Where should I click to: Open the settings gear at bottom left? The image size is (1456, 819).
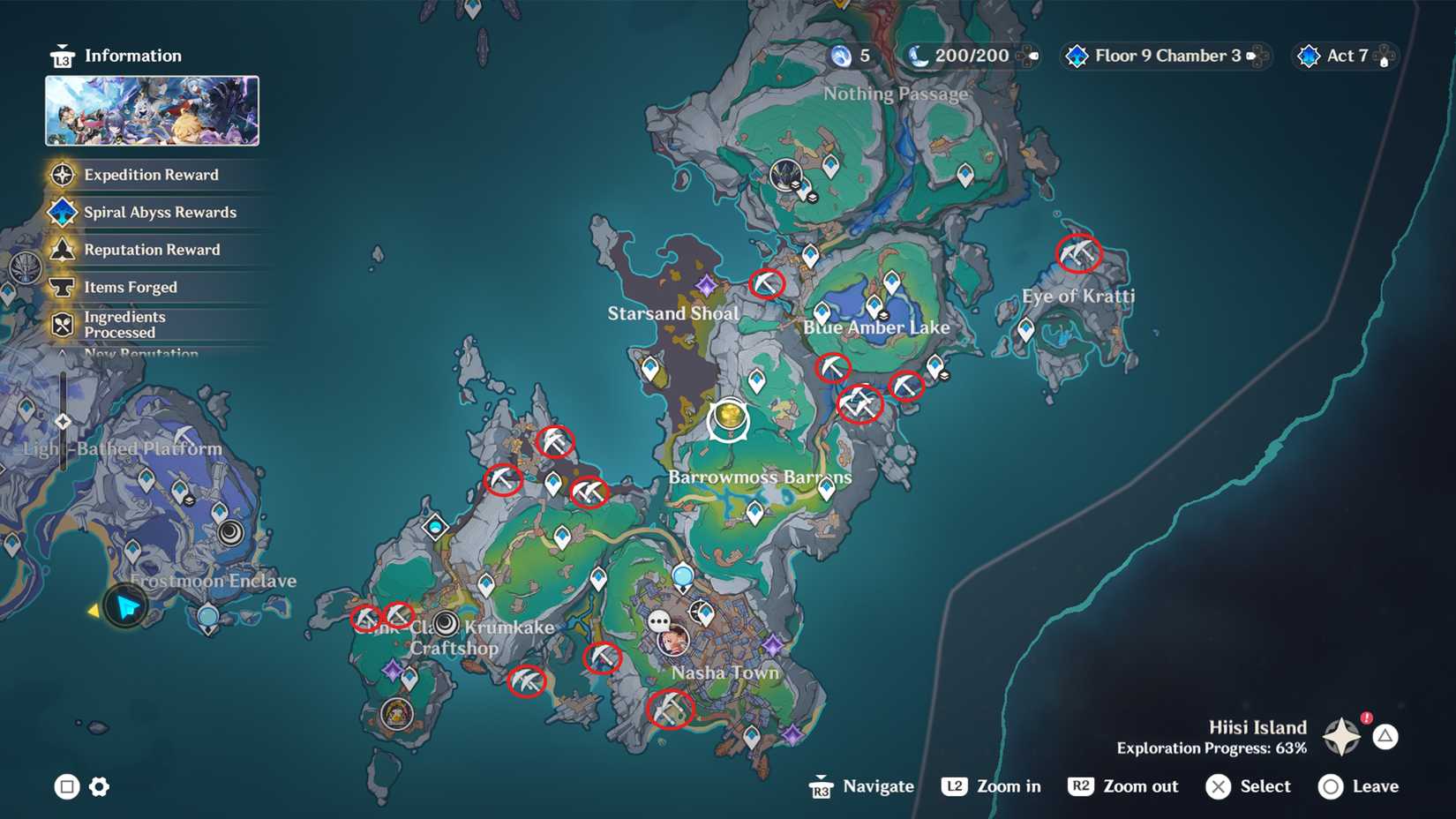click(x=99, y=785)
